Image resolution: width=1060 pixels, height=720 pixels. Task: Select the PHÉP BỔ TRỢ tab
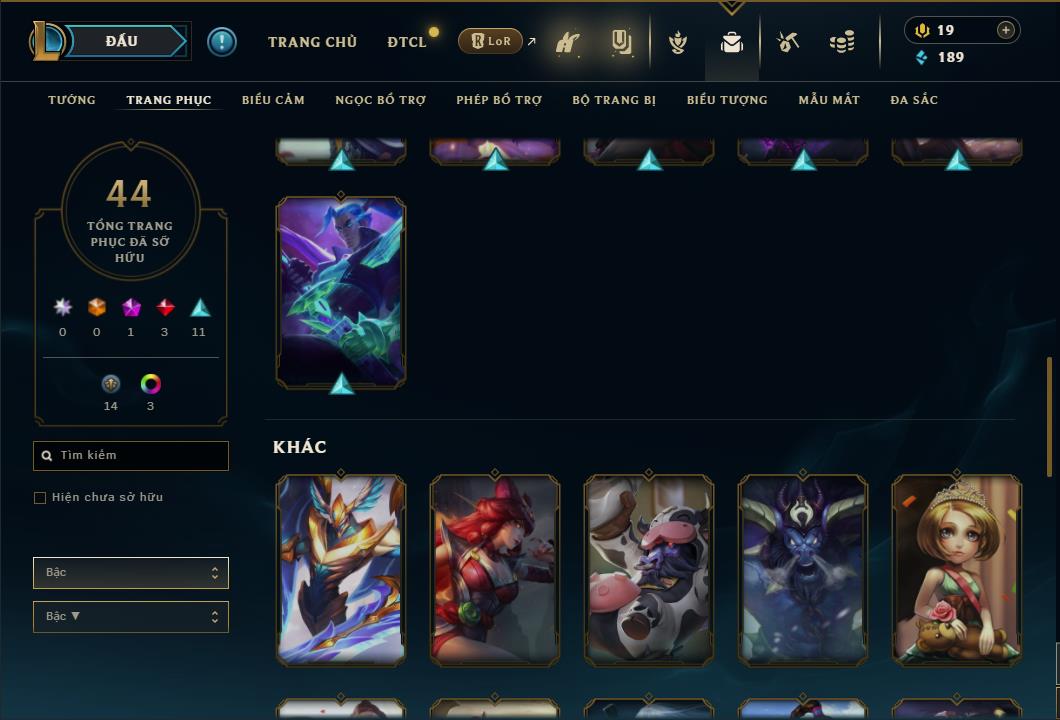click(499, 100)
